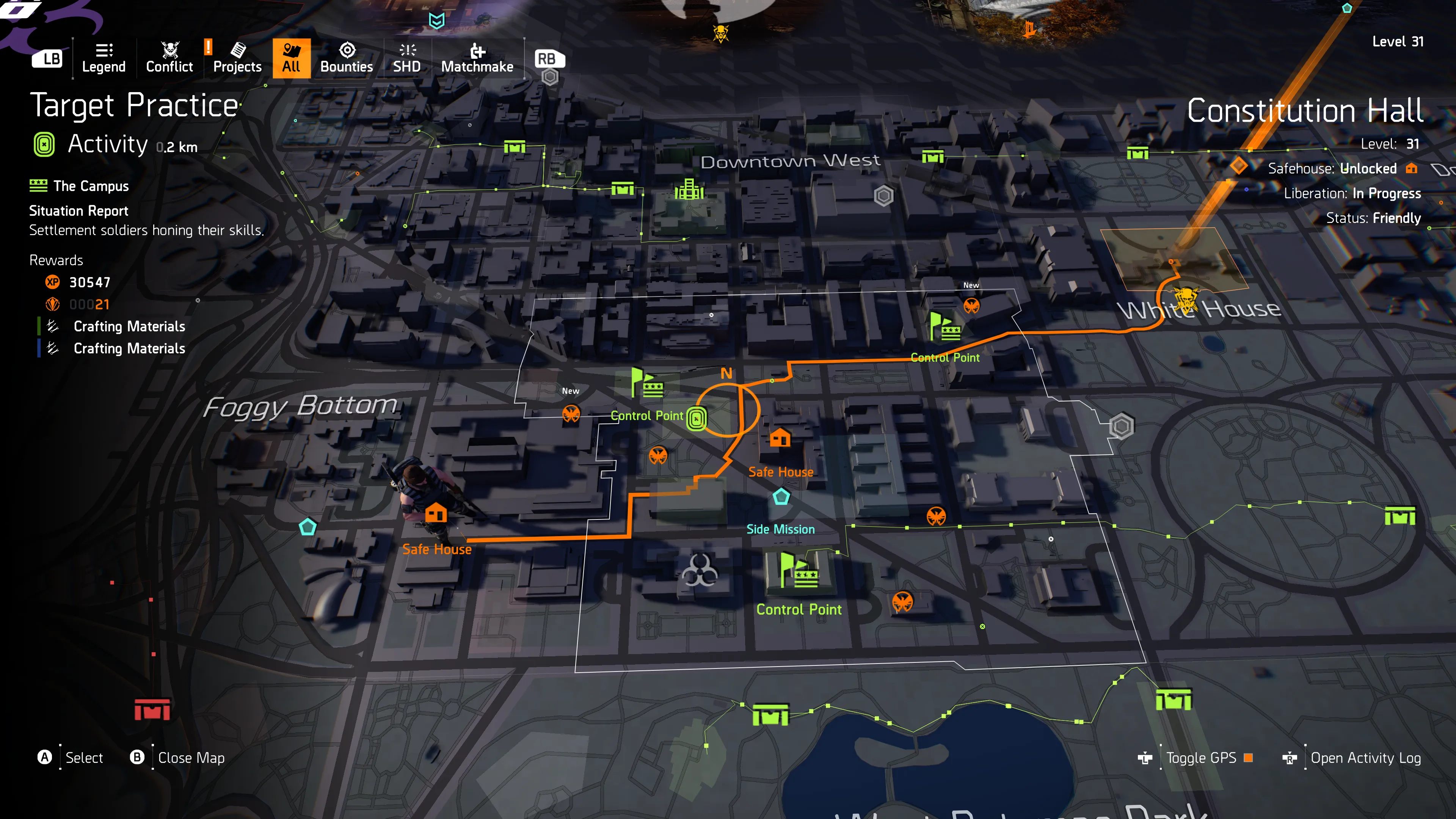The width and height of the screenshot is (1456, 819).
Task: Click the White House base marker
Action: point(1186,297)
